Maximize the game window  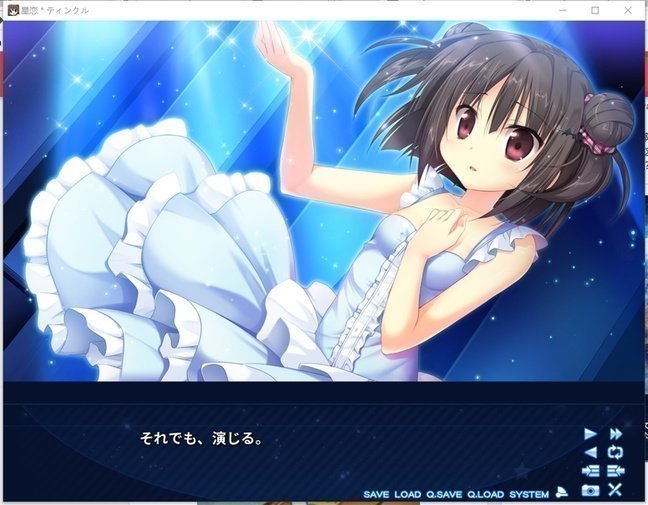click(x=595, y=10)
